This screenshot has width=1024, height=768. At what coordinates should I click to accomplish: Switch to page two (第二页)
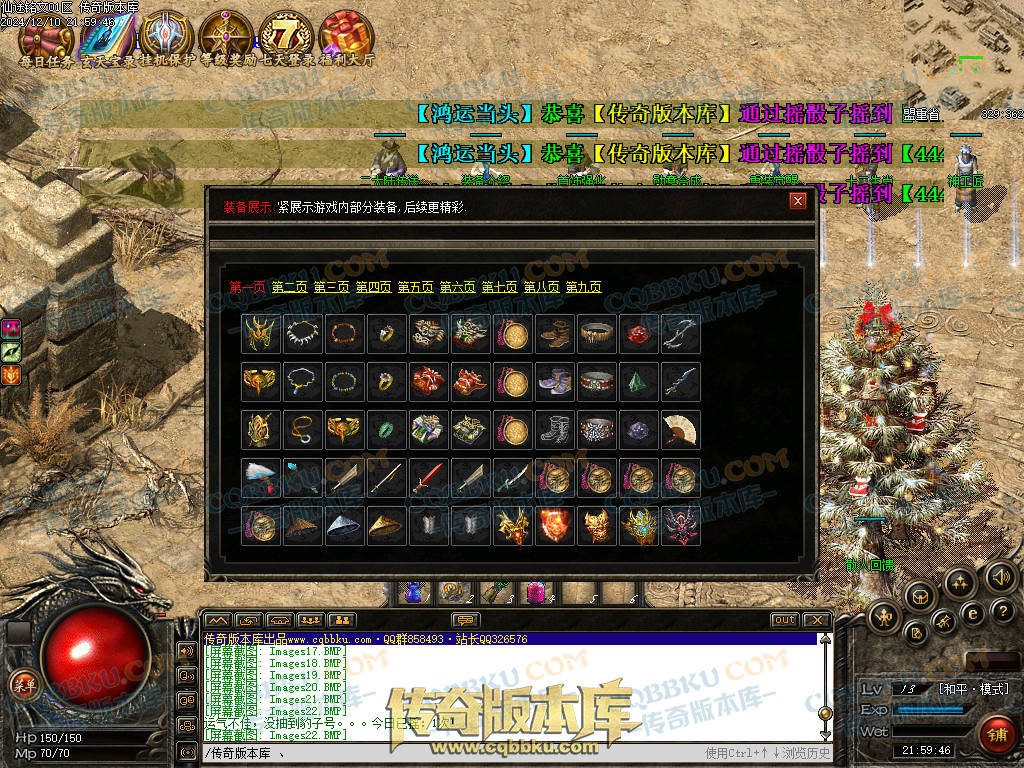tap(289, 287)
